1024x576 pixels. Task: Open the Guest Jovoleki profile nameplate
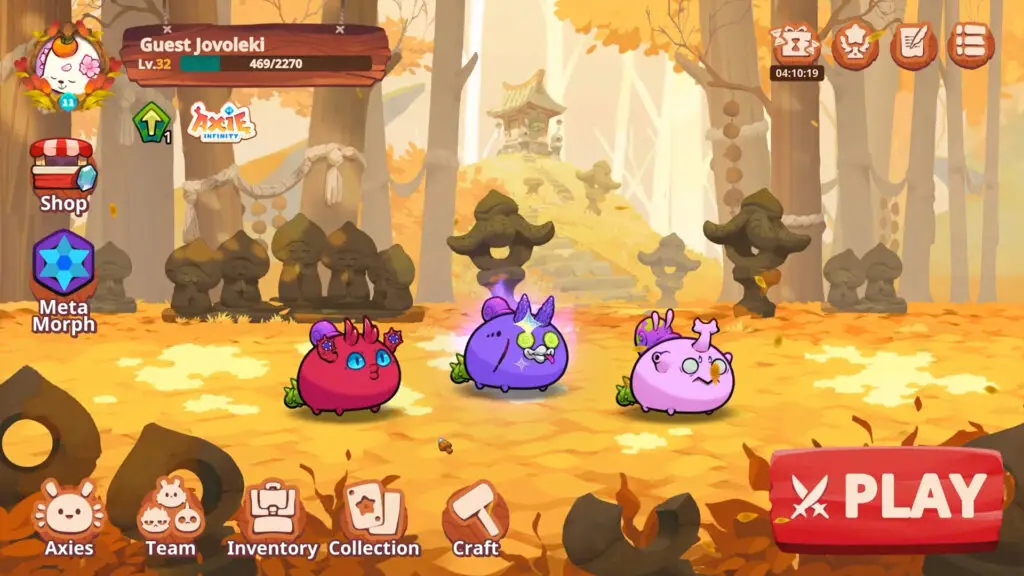(x=256, y=54)
